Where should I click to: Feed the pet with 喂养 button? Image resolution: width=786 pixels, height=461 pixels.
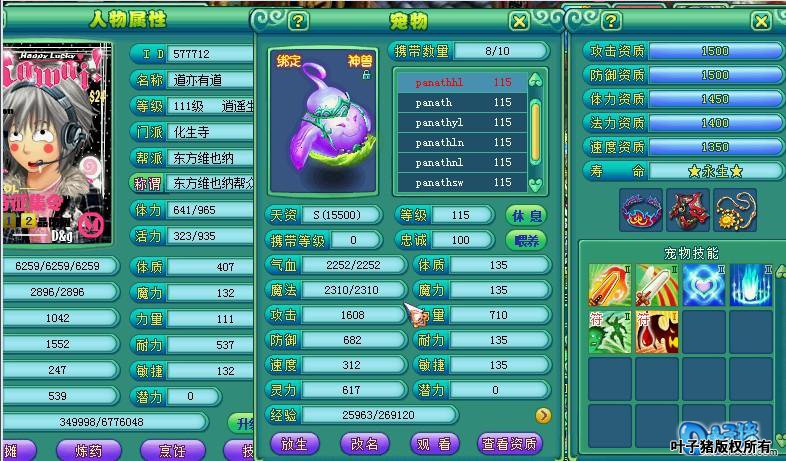[527, 240]
